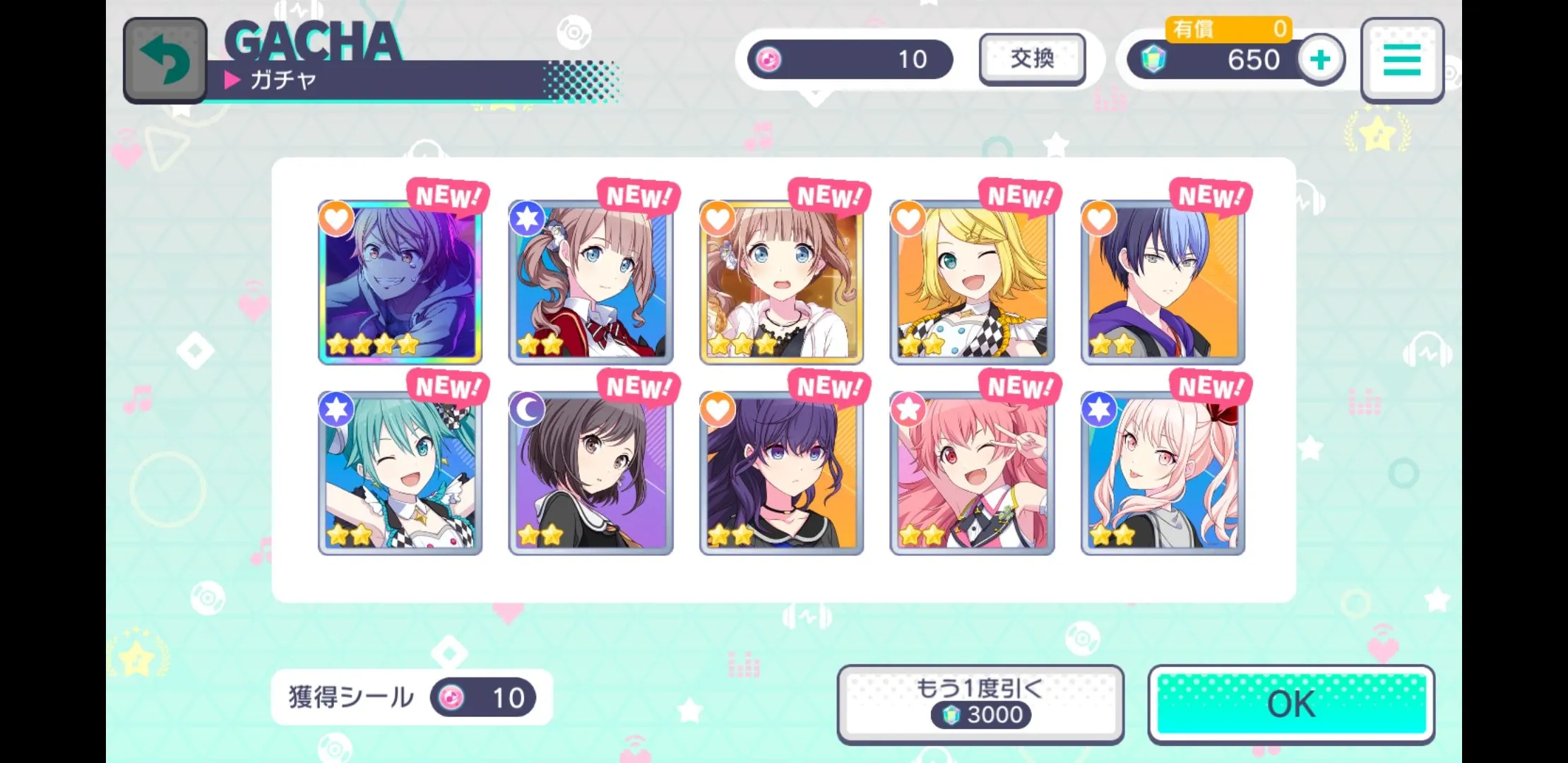Choose the pale pink twin-tail girl card
This screenshot has height=763, width=1568.
(1163, 473)
